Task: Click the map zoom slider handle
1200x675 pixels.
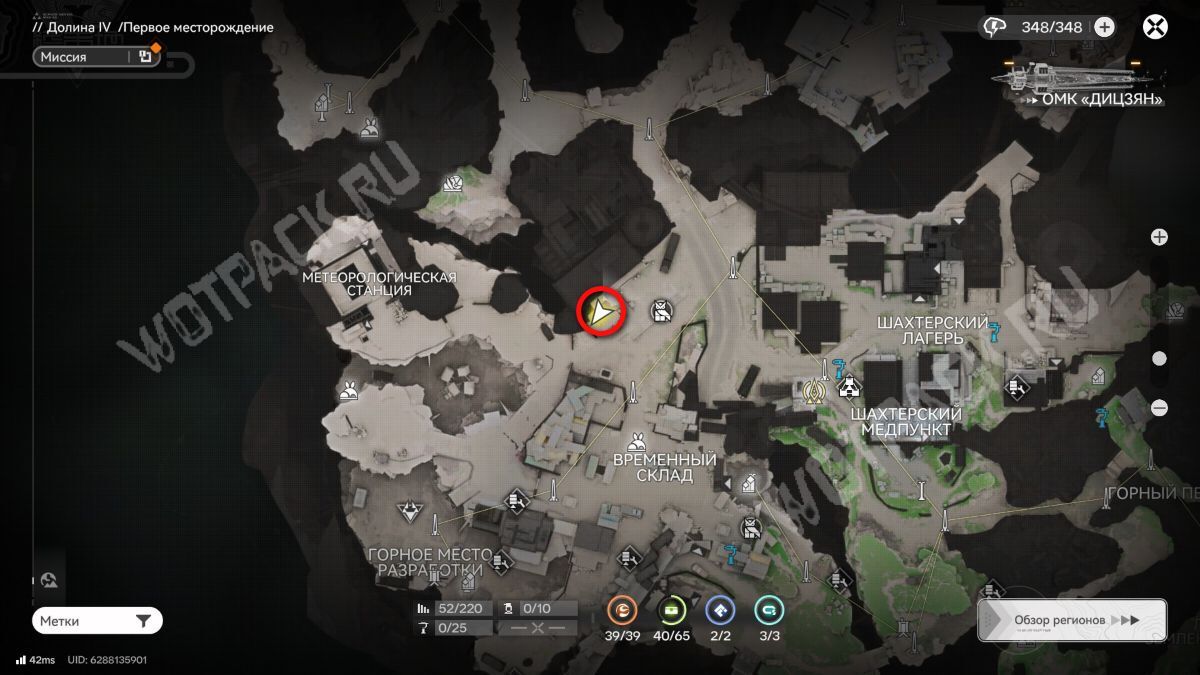Action: pos(1159,358)
